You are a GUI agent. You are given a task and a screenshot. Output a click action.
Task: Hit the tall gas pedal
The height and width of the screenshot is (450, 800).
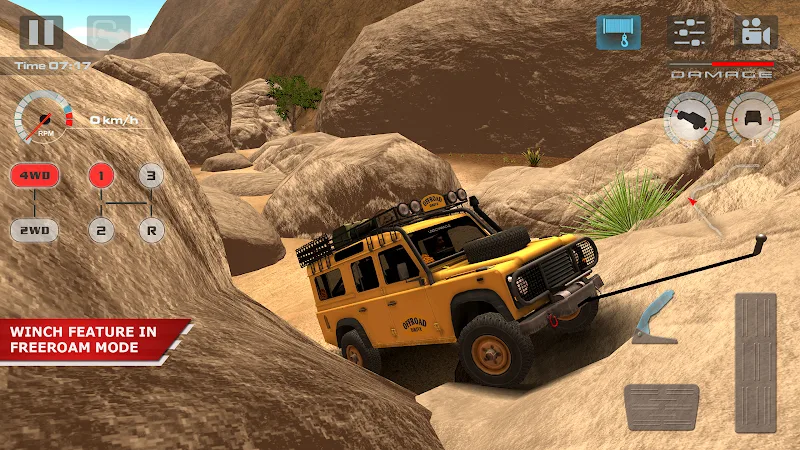[x=755, y=361]
